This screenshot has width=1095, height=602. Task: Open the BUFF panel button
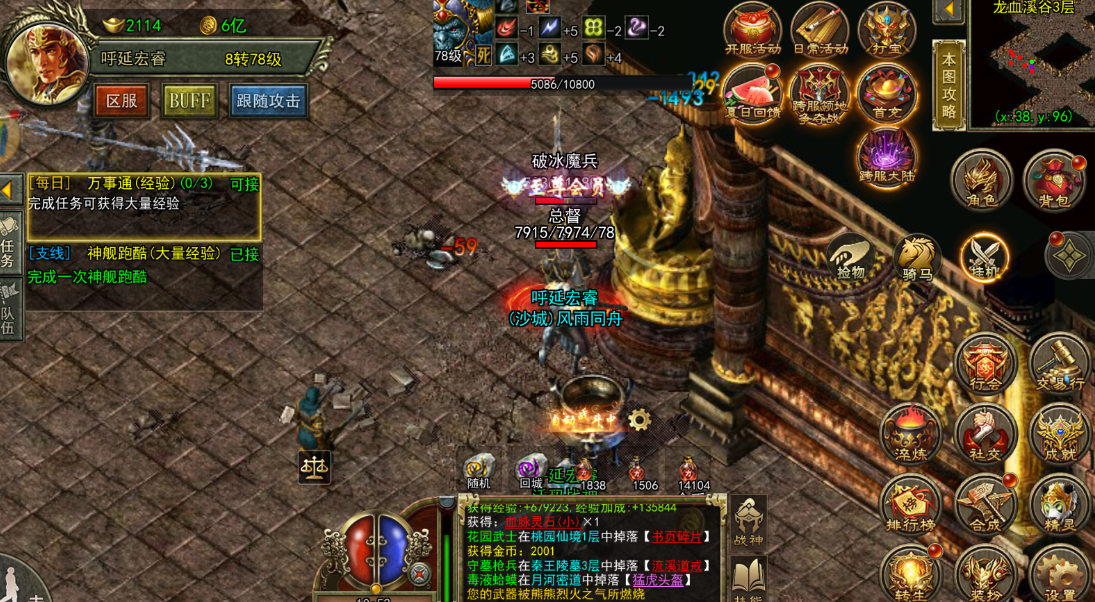click(x=189, y=101)
